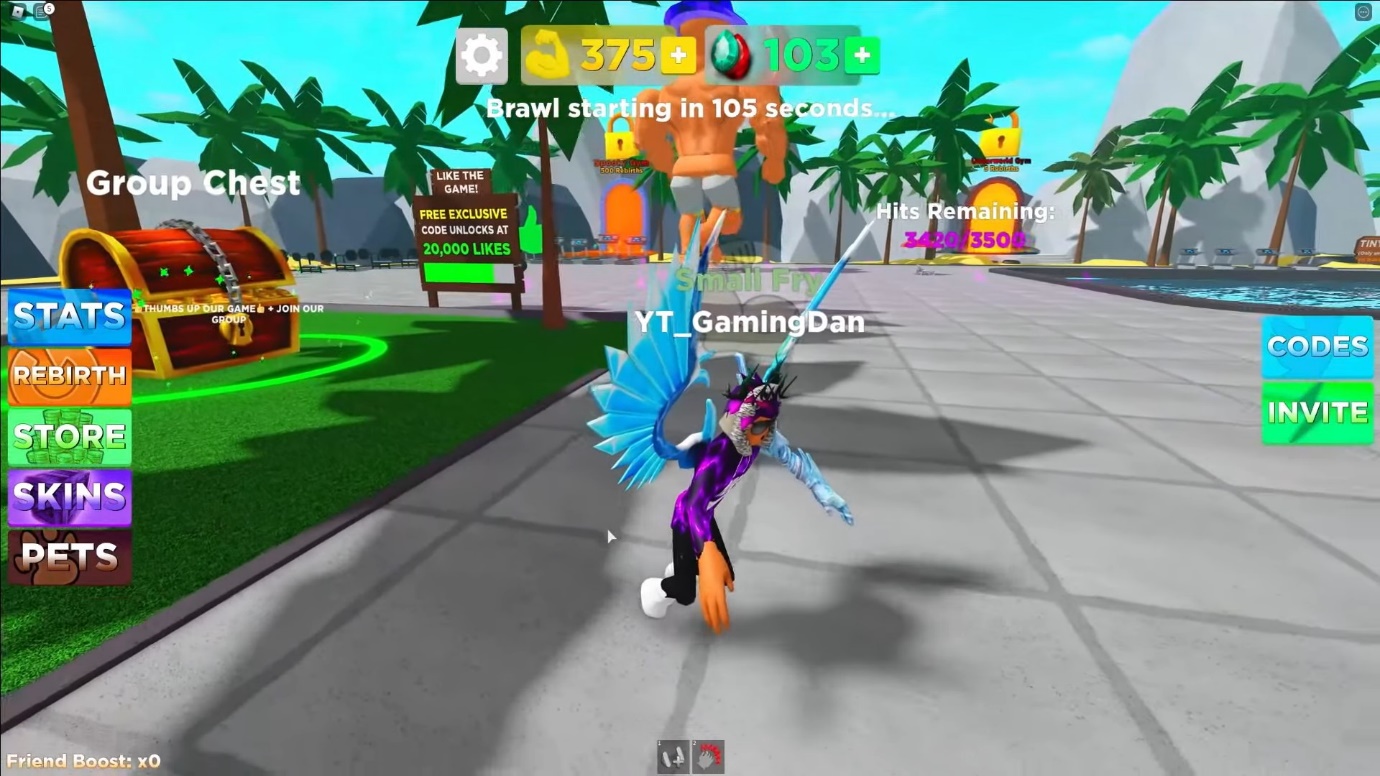This screenshot has width=1380, height=776.
Task: Open the PETS menu with paw icon
Action: click(67, 556)
